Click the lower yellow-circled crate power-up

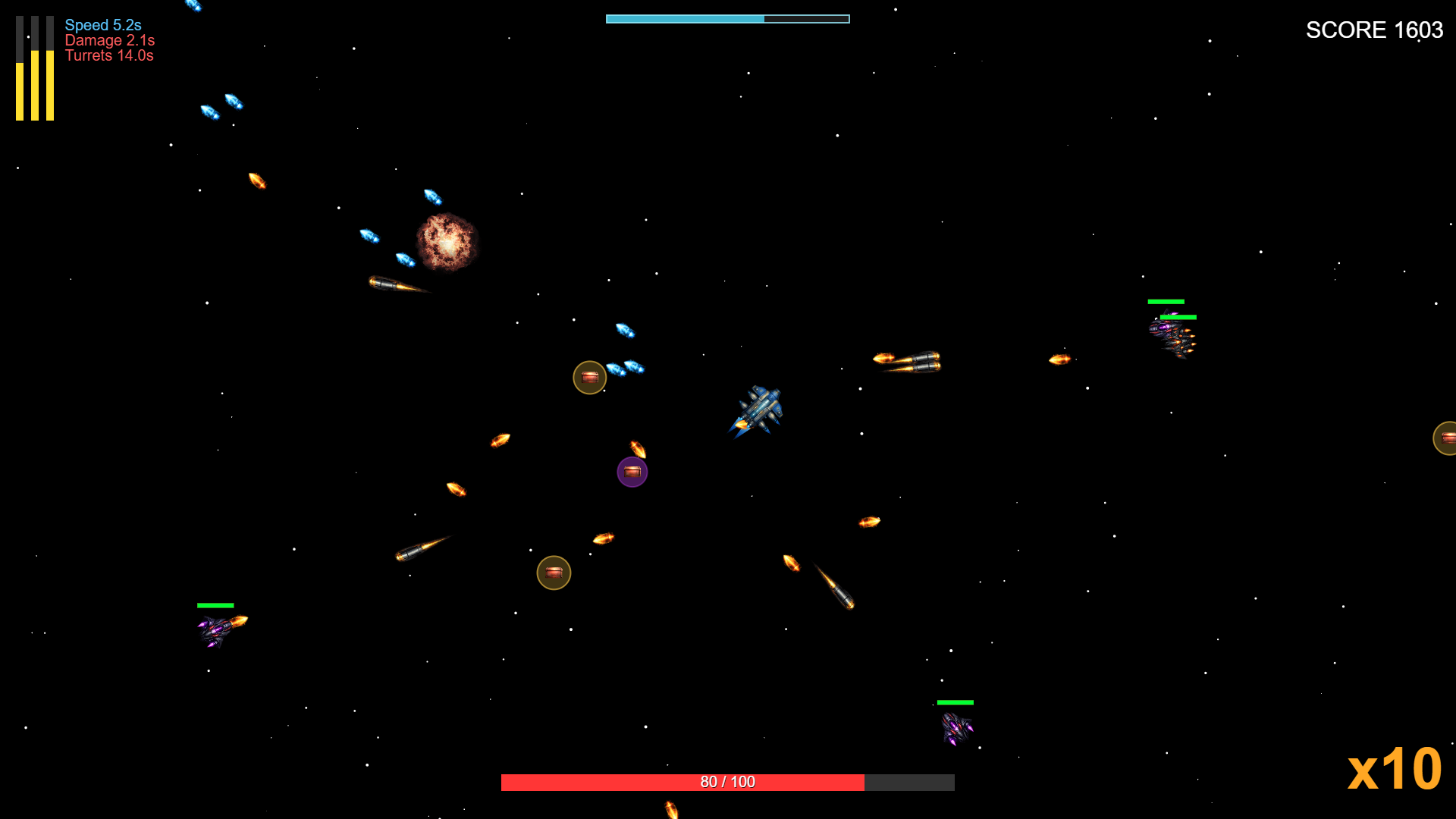(x=554, y=573)
